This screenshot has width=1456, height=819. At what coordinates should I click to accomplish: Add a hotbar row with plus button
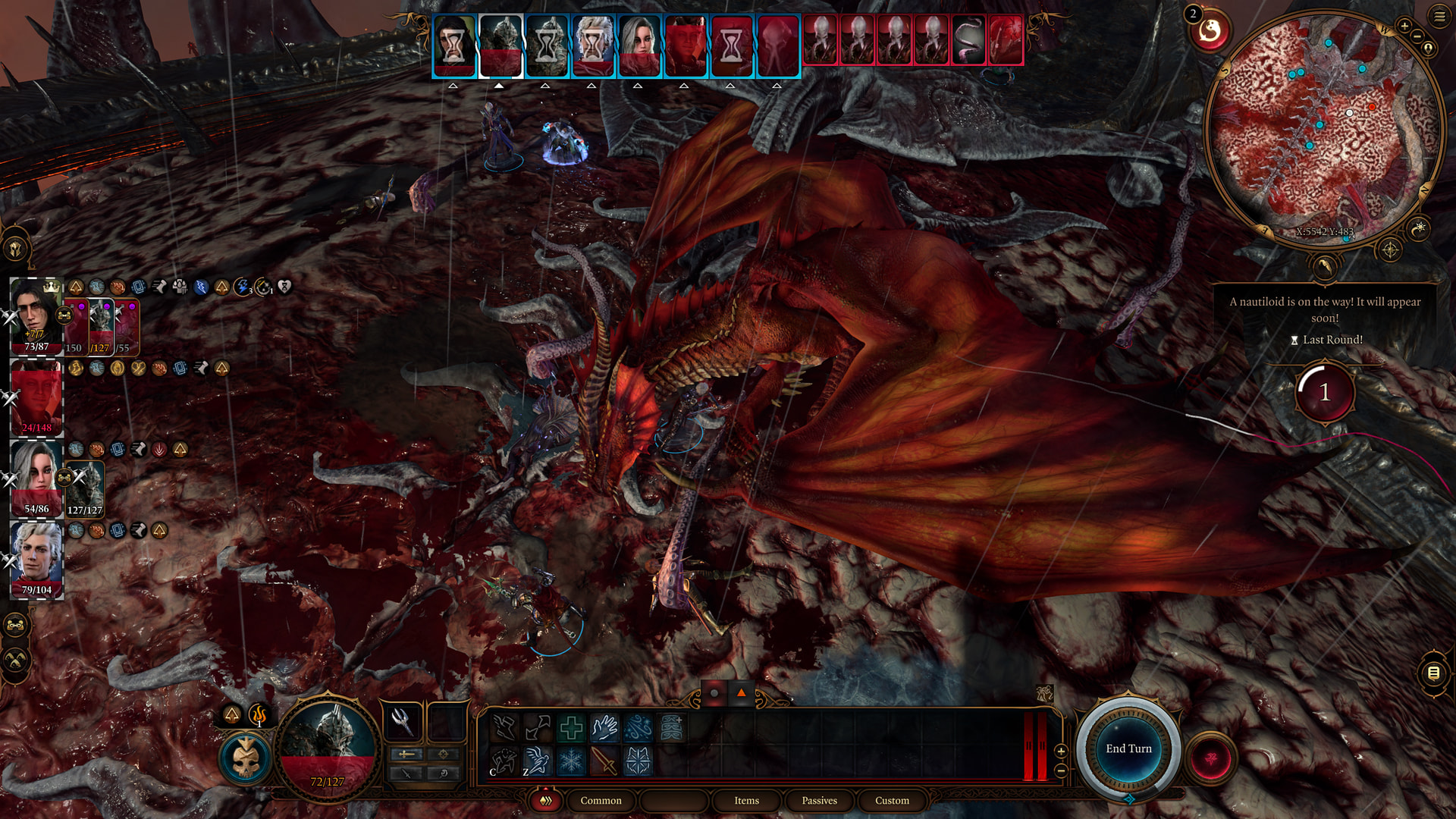(x=1061, y=751)
